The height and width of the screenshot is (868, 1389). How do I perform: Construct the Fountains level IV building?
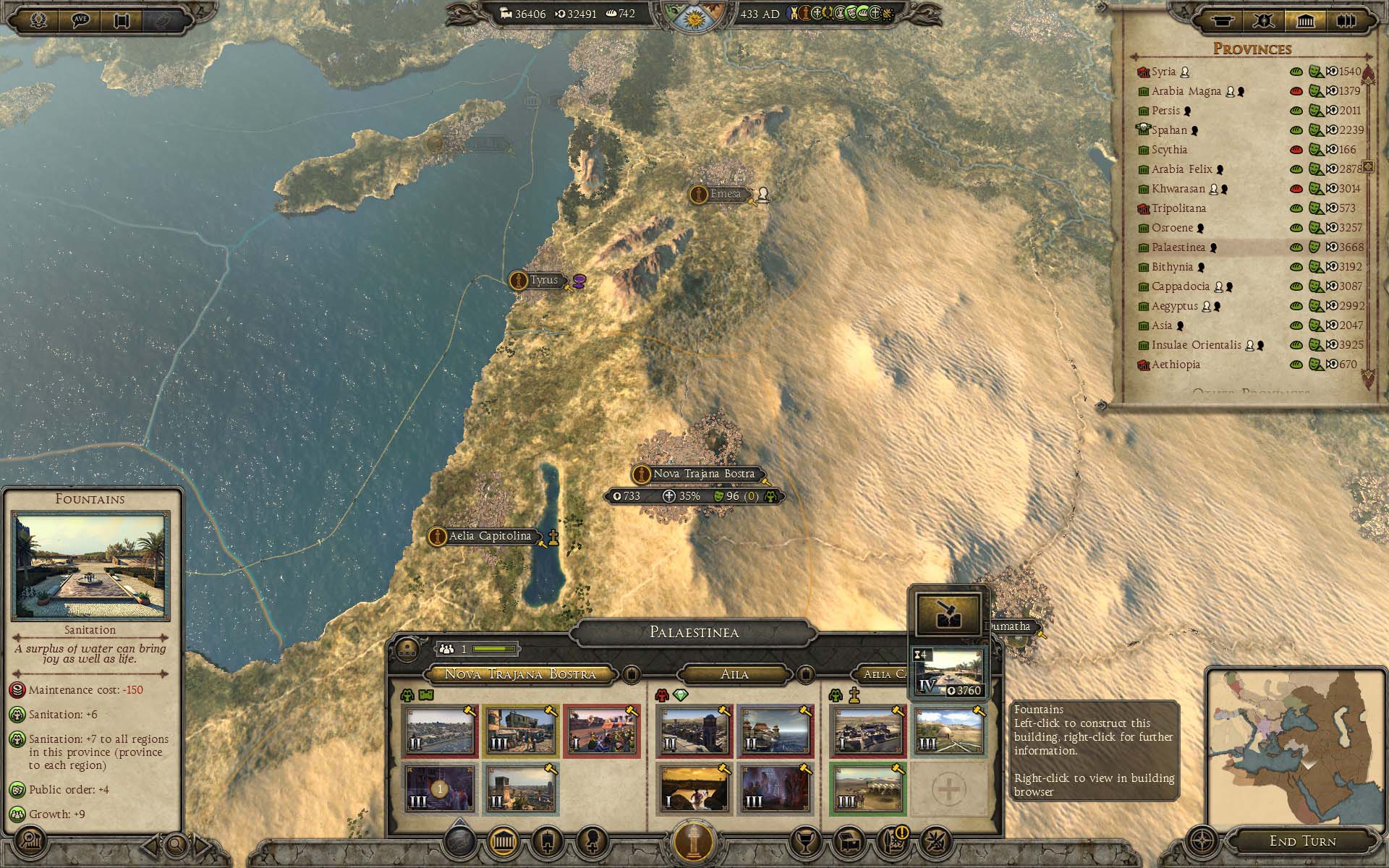[x=948, y=673]
